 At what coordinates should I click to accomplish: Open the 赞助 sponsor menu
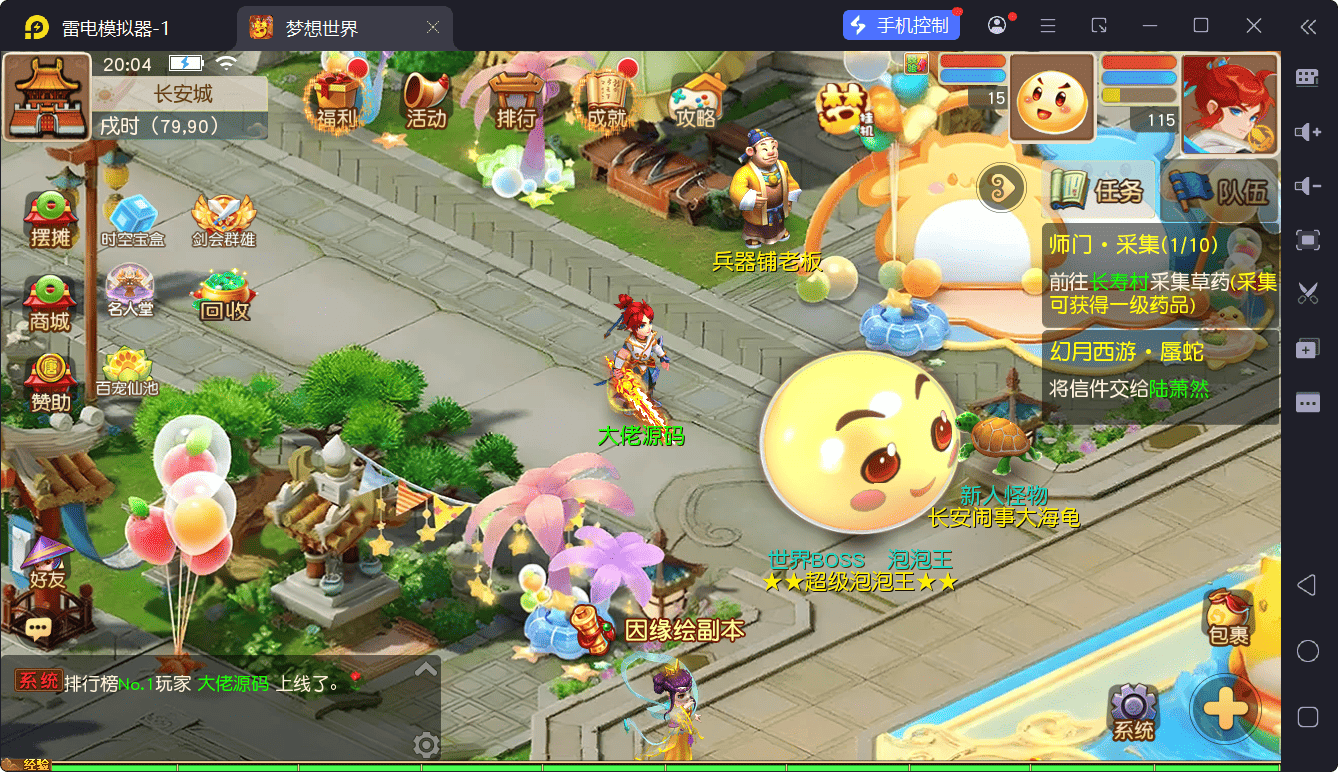50,383
